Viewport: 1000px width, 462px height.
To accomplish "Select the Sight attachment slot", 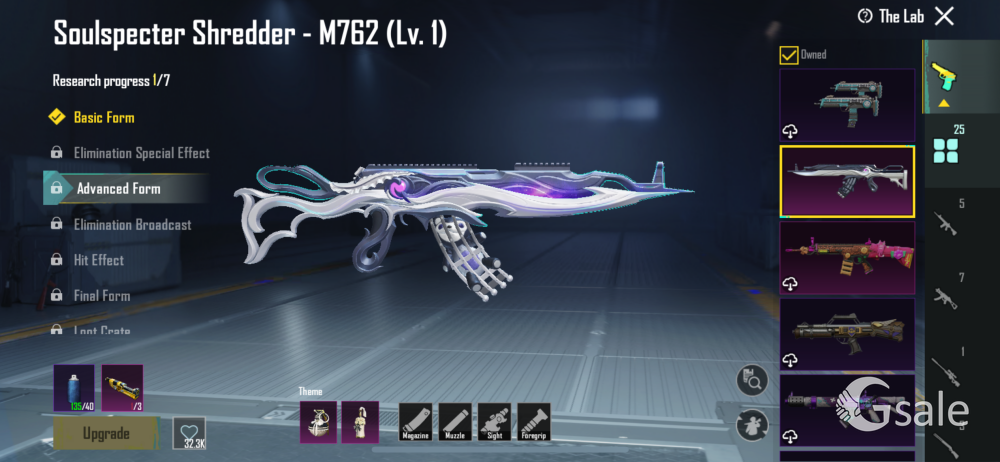I will click(494, 421).
